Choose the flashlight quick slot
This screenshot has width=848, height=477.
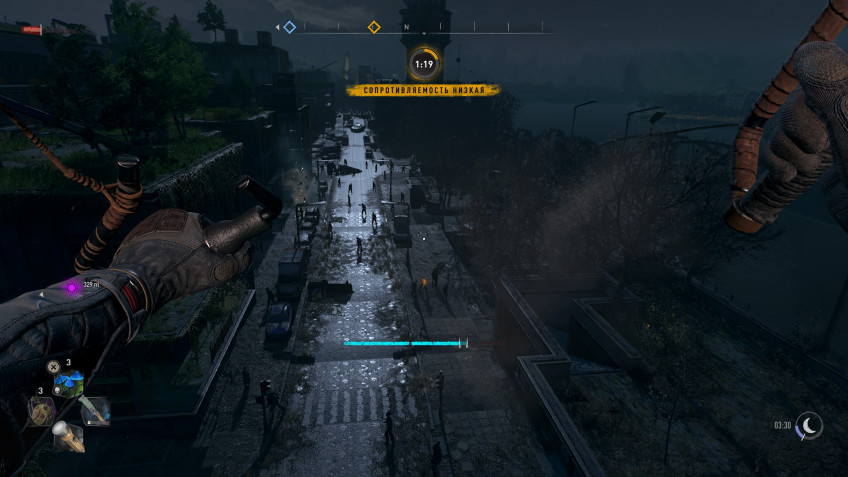coord(68,436)
